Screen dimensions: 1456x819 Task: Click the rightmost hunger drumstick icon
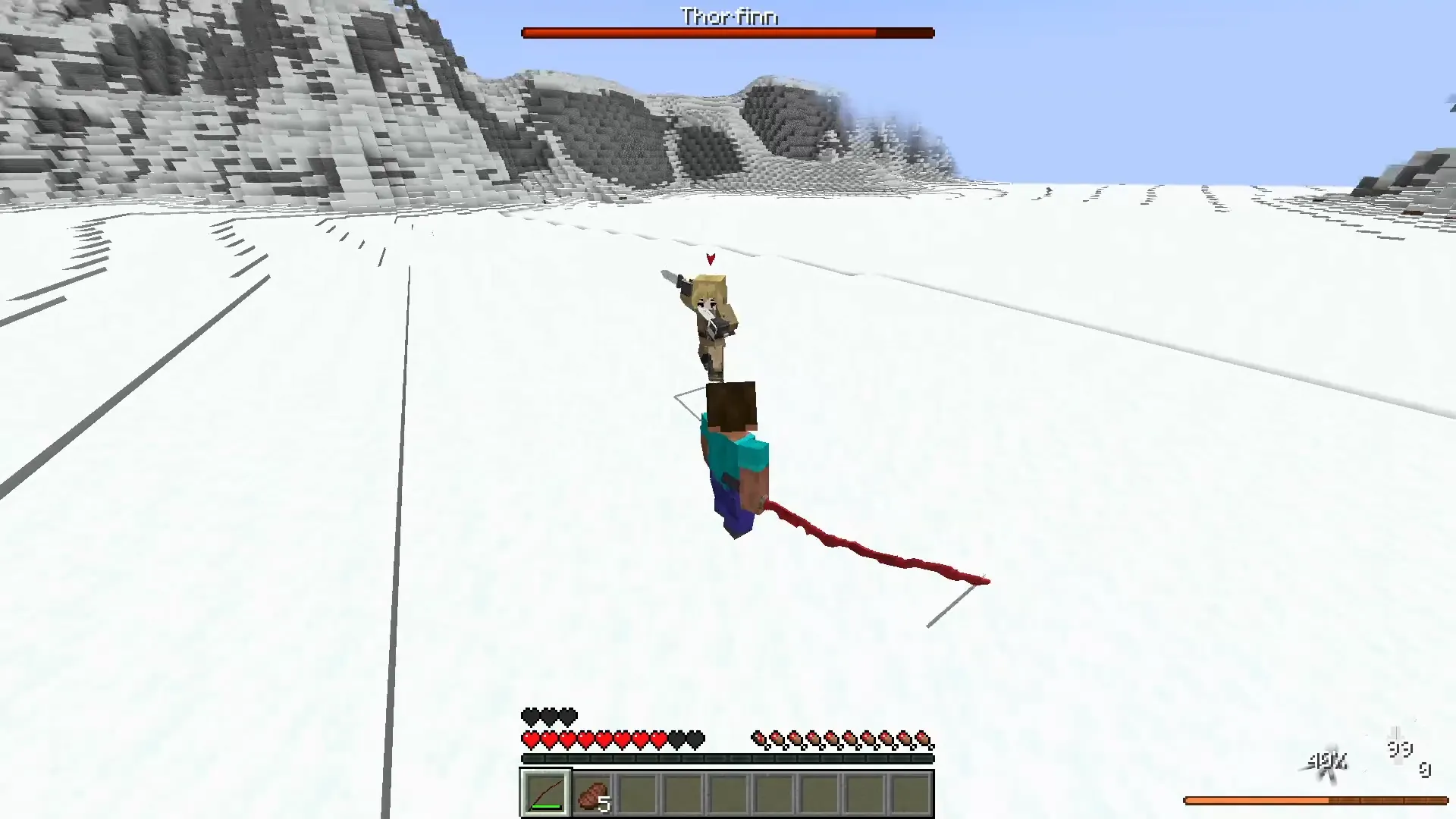tap(922, 736)
